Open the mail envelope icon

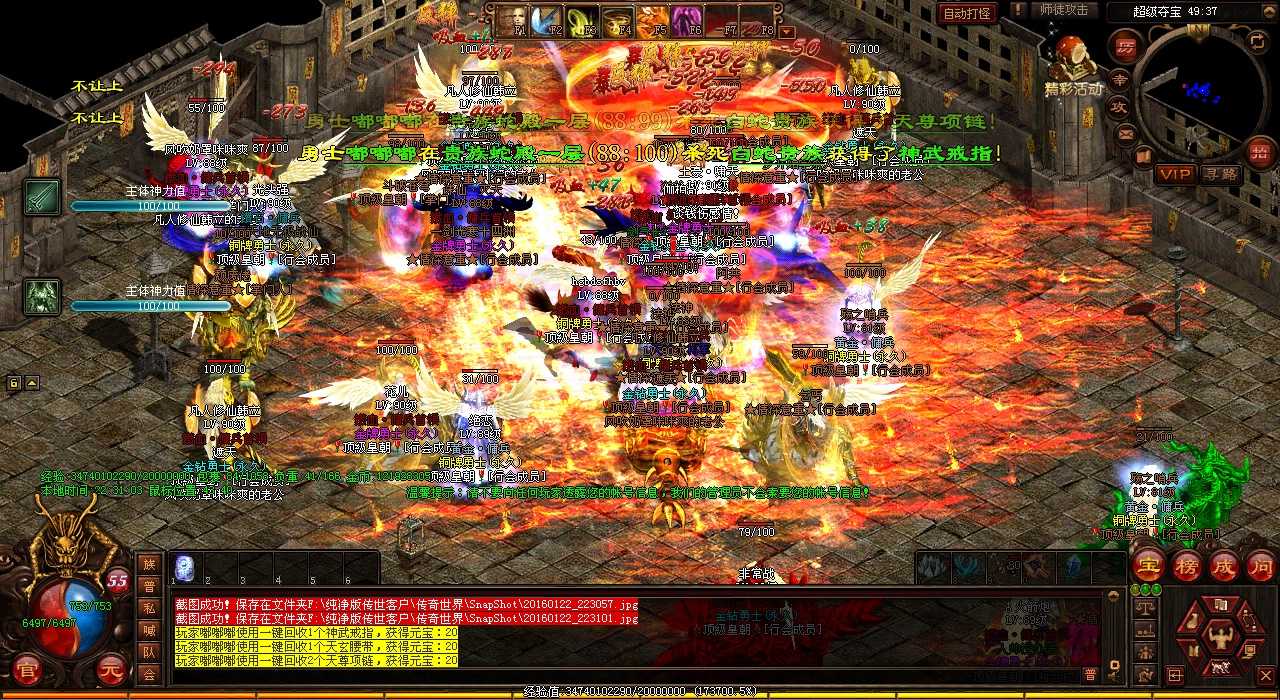pos(1126,132)
